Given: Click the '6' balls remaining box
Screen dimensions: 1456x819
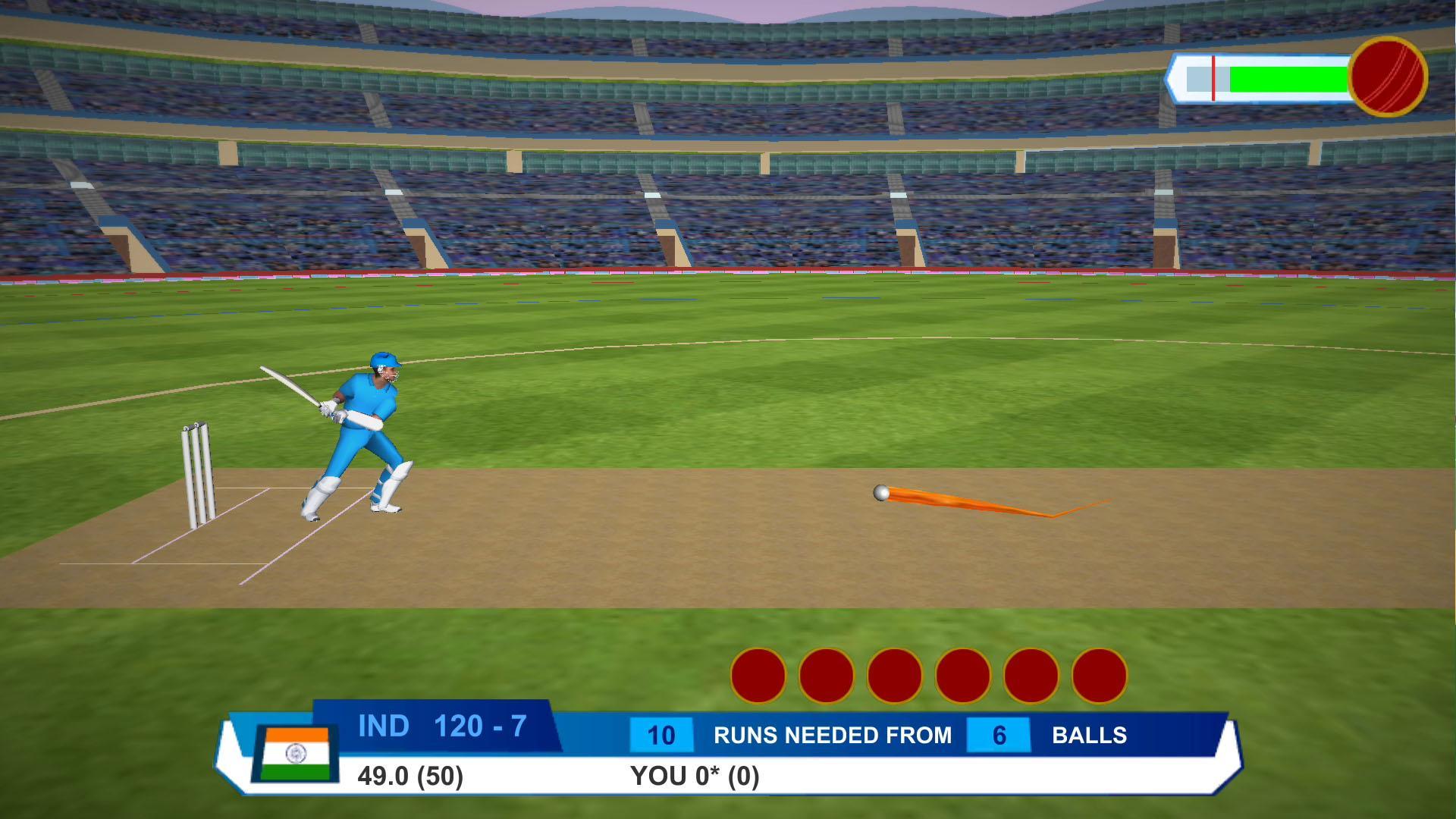Looking at the screenshot, I should click(999, 734).
